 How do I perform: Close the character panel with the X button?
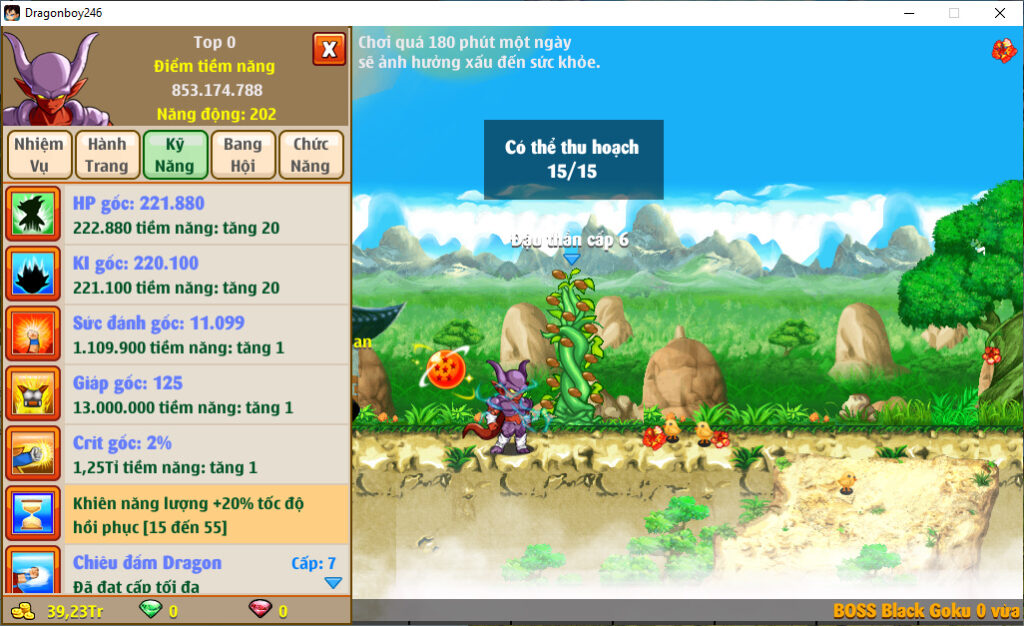(x=329, y=49)
